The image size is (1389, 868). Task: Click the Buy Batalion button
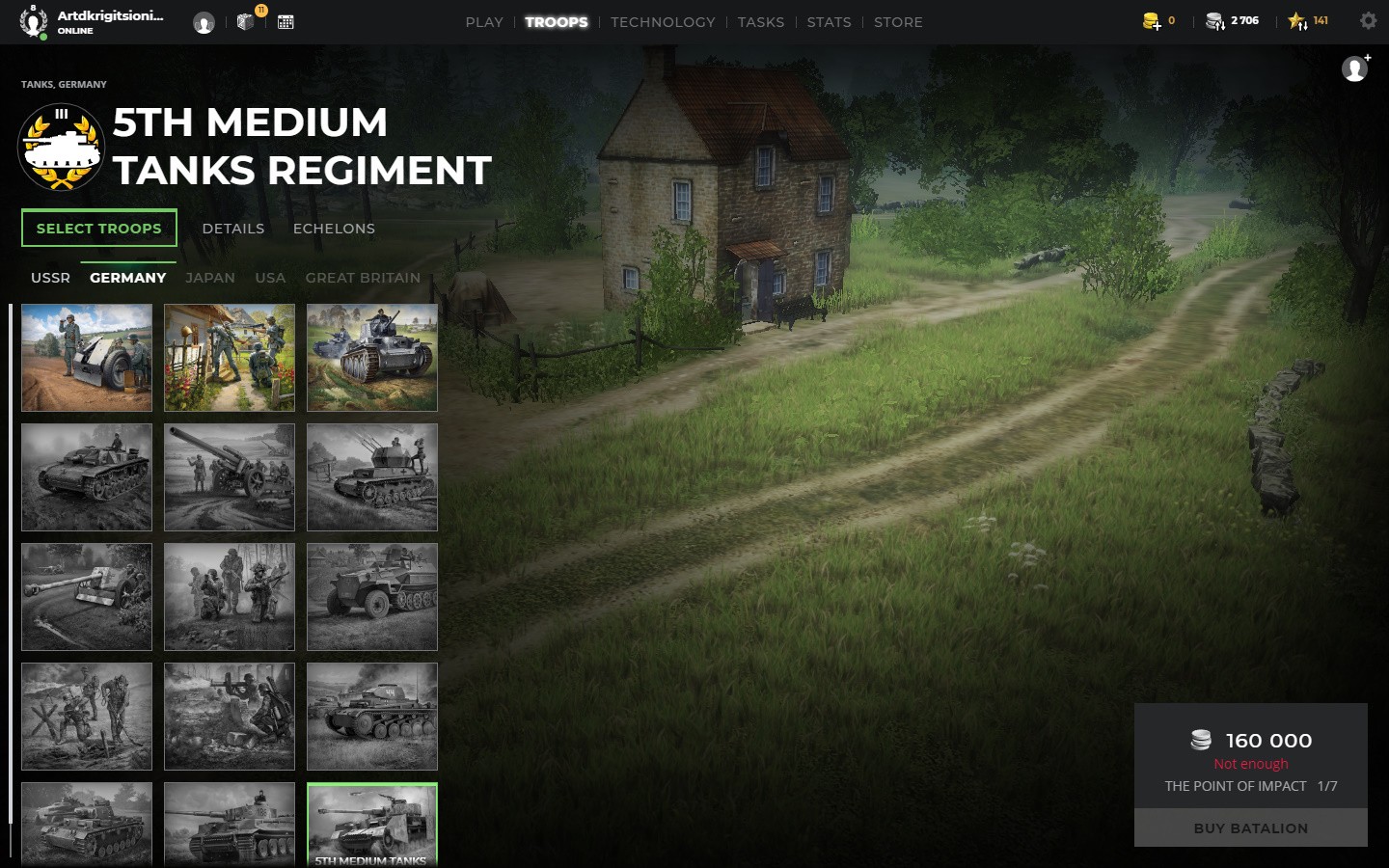(x=1250, y=828)
